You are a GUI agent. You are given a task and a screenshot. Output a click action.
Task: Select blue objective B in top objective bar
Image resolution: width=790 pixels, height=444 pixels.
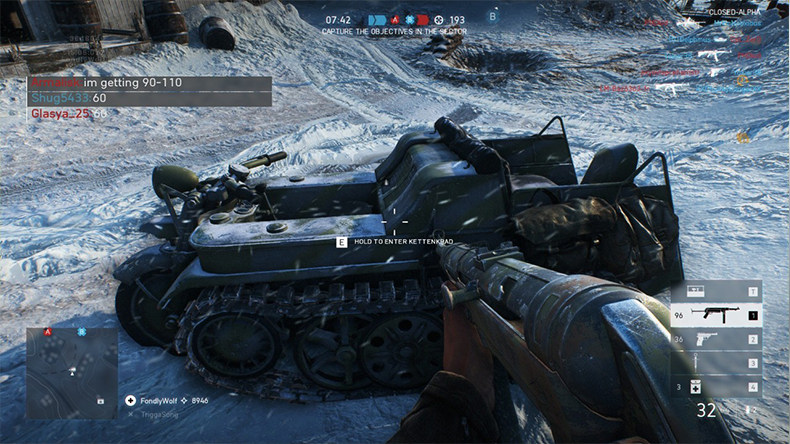click(x=408, y=19)
